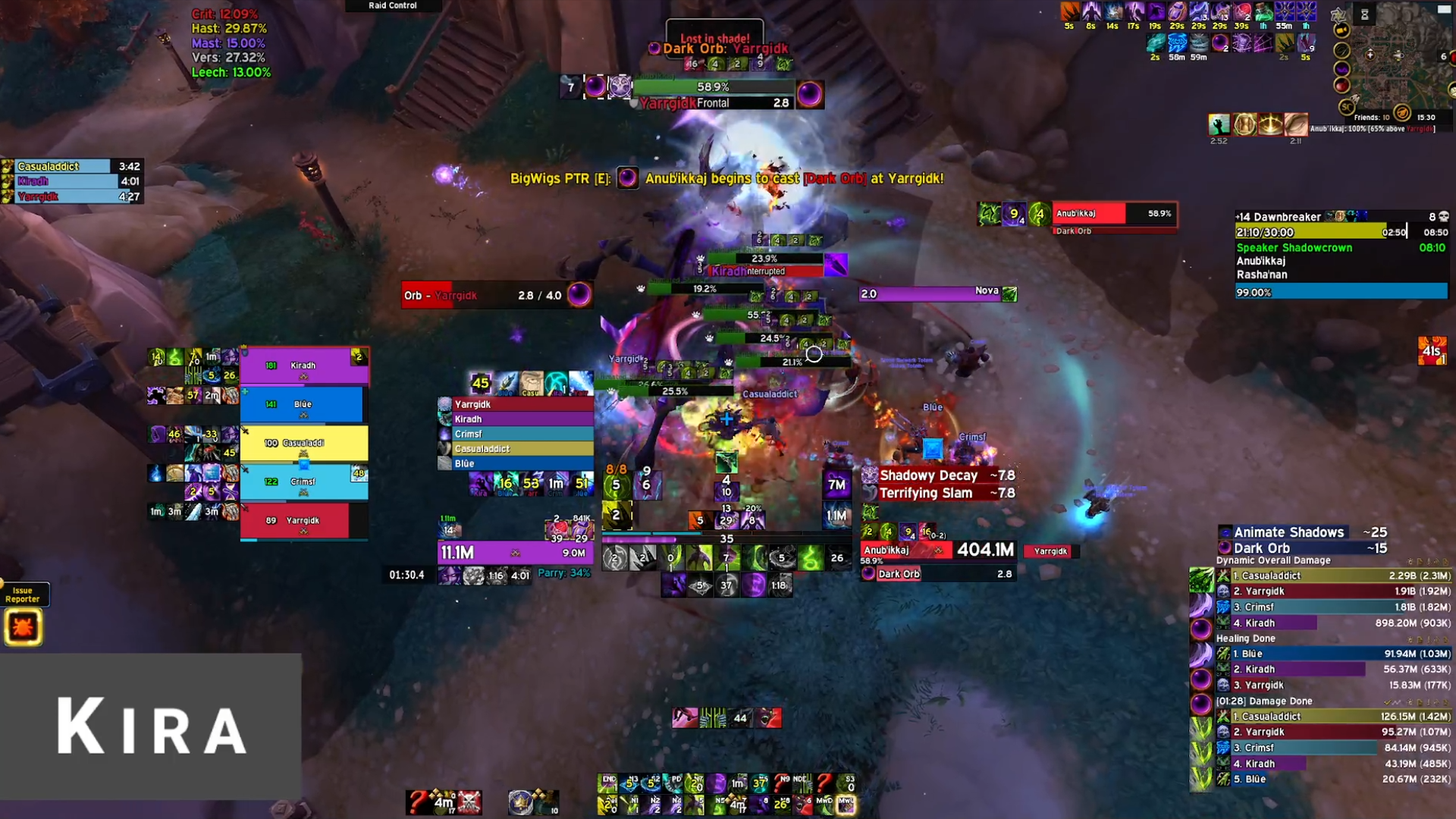The image size is (1456, 819).
Task: Click the Anub'ikkaj target unit frame
Action: tap(937, 551)
